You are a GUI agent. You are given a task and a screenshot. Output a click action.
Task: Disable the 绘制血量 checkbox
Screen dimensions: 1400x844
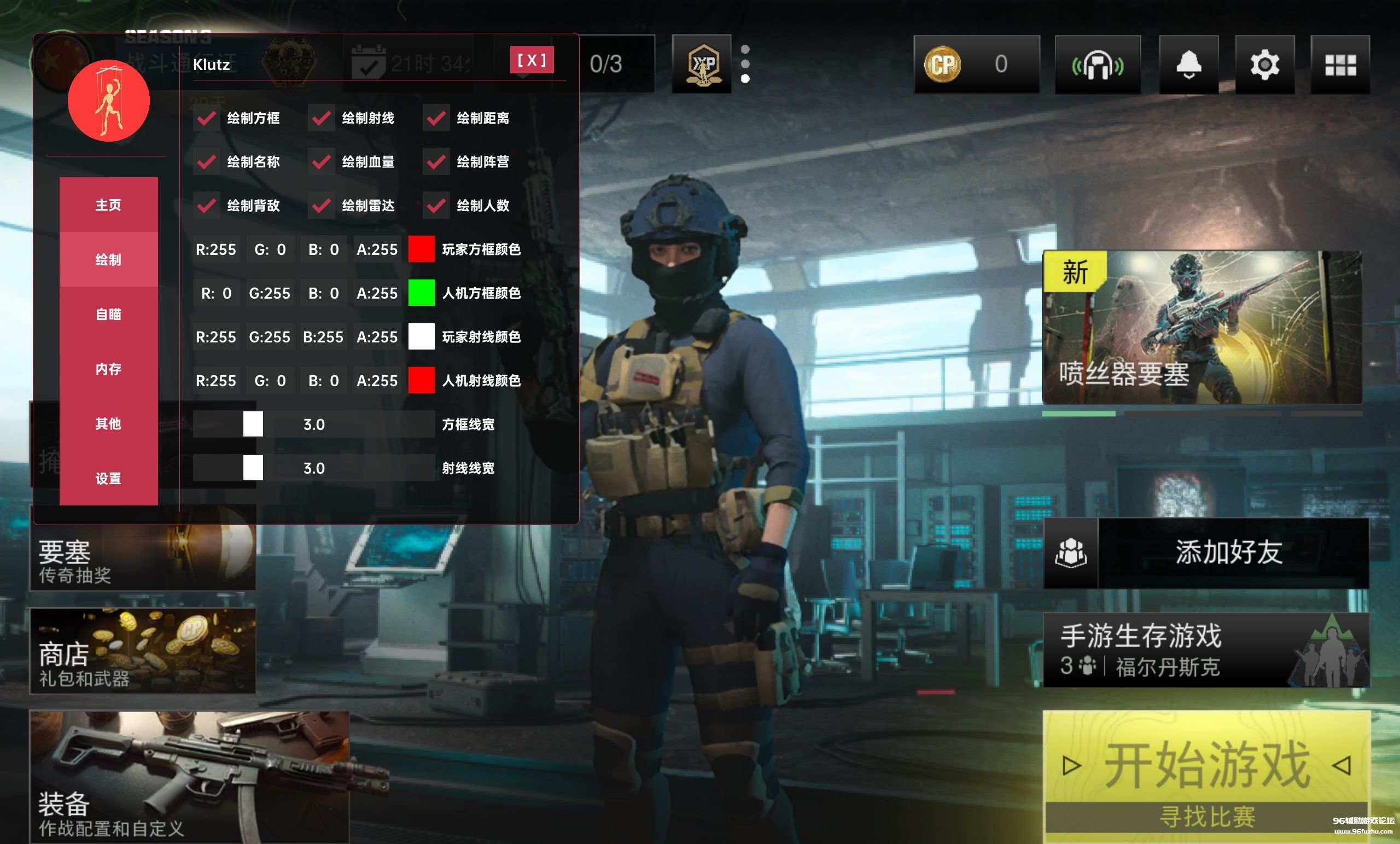pos(322,162)
